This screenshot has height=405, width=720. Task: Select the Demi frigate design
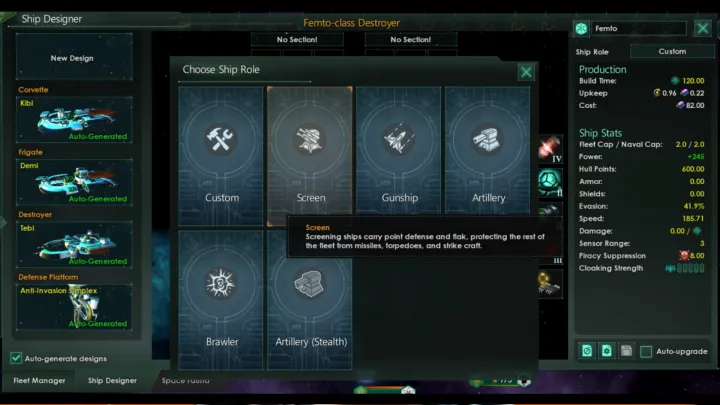click(x=74, y=182)
